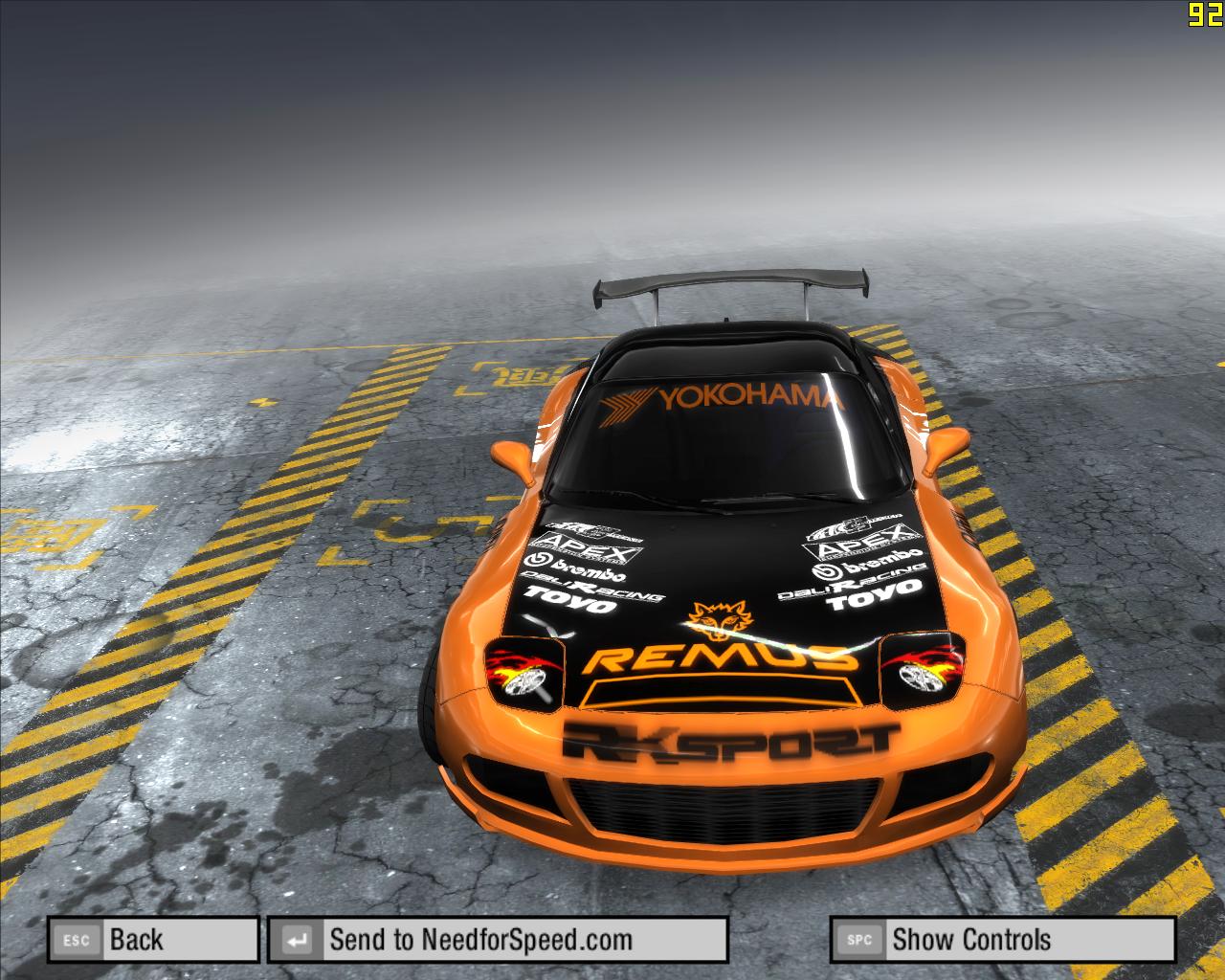This screenshot has height=980, width=1225.
Task: Activate the Show Controls button
Action: pyautogui.click(x=1002, y=940)
